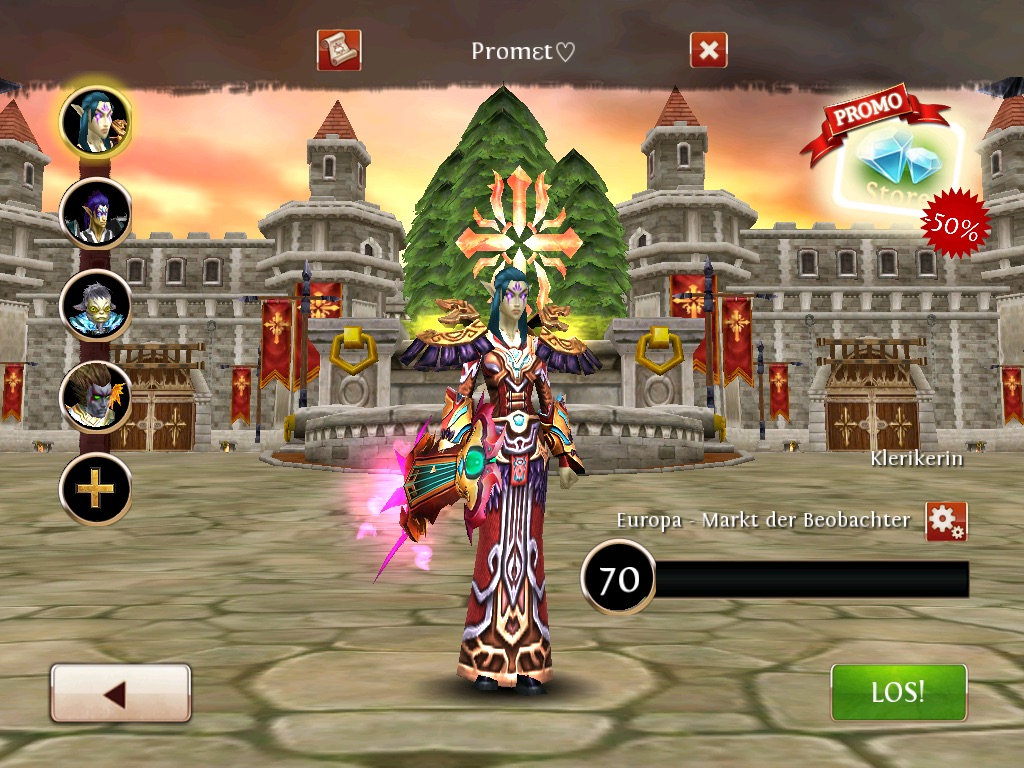This screenshot has width=1024, height=768.
Task: Choose the purple-haired elf character portrait
Action: (x=95, y=213)
